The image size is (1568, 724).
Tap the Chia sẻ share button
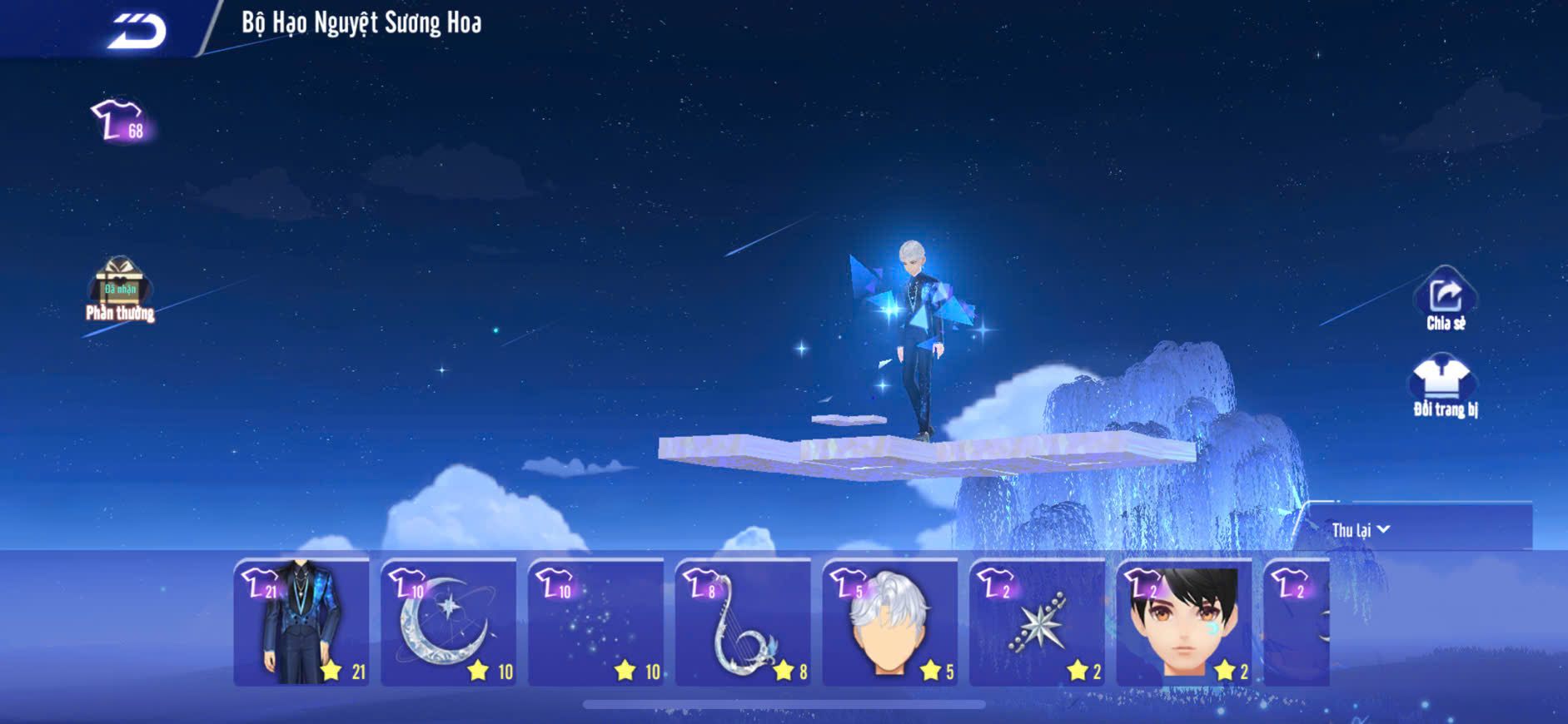point(1445,300)
